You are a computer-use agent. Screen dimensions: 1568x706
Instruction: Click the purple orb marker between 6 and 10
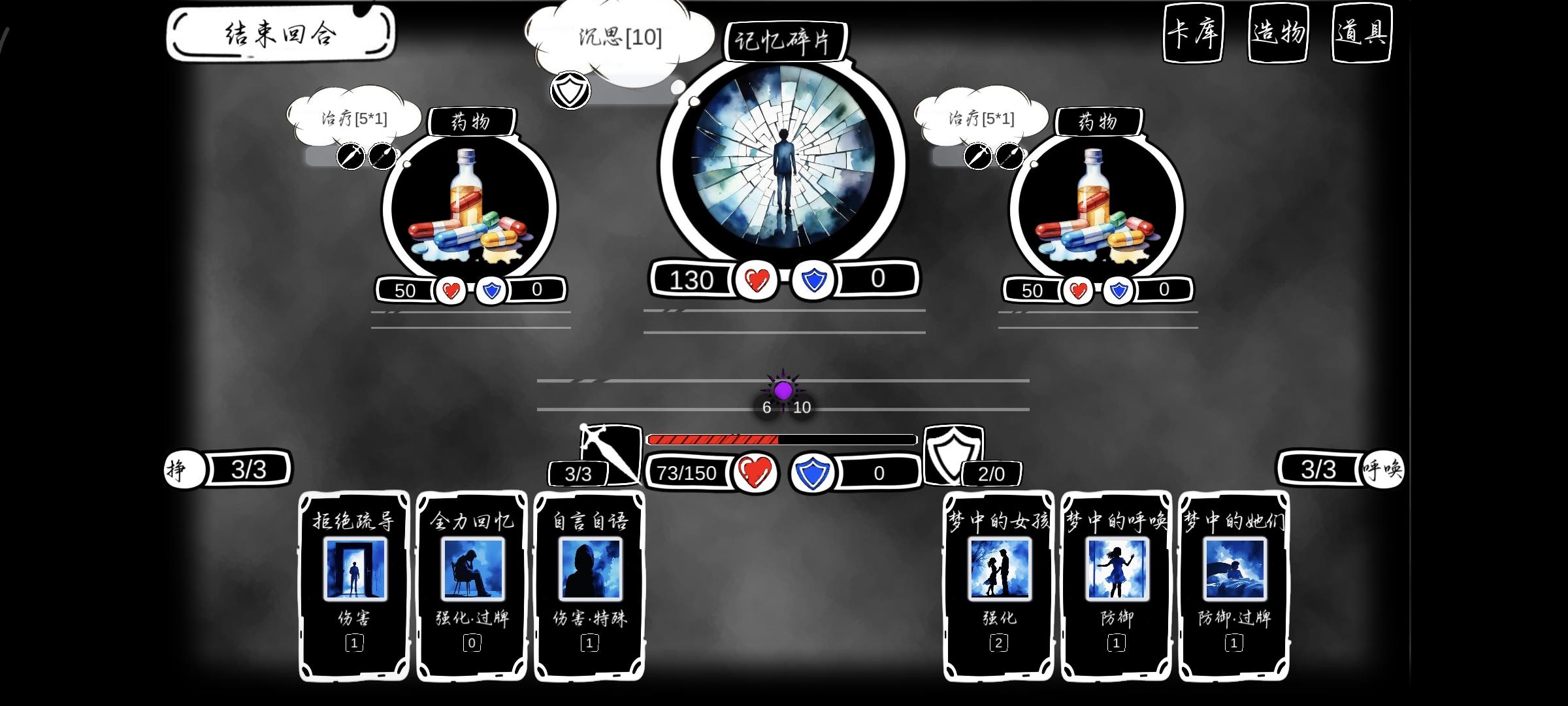(781, 390)
